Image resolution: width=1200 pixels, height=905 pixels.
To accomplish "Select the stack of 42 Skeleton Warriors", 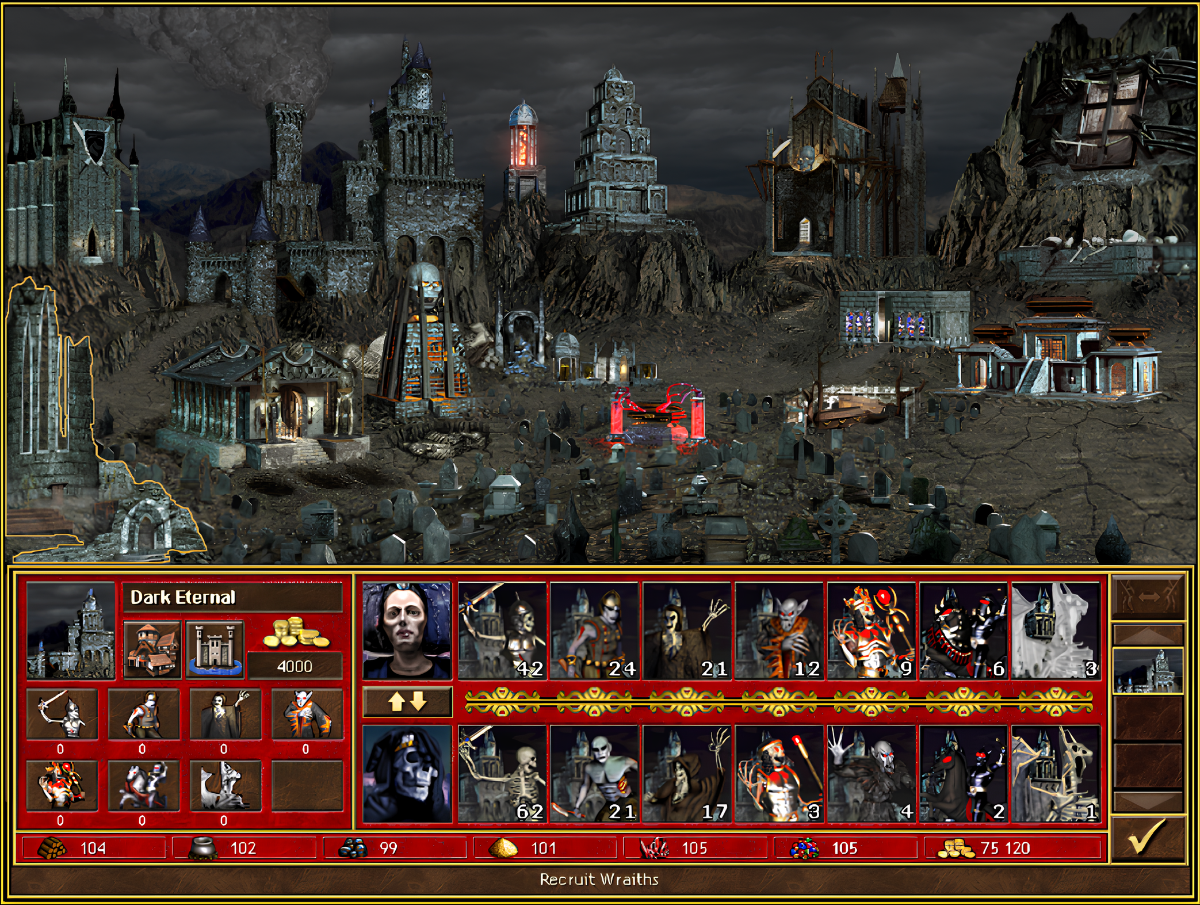I will (x=502, y=631).
